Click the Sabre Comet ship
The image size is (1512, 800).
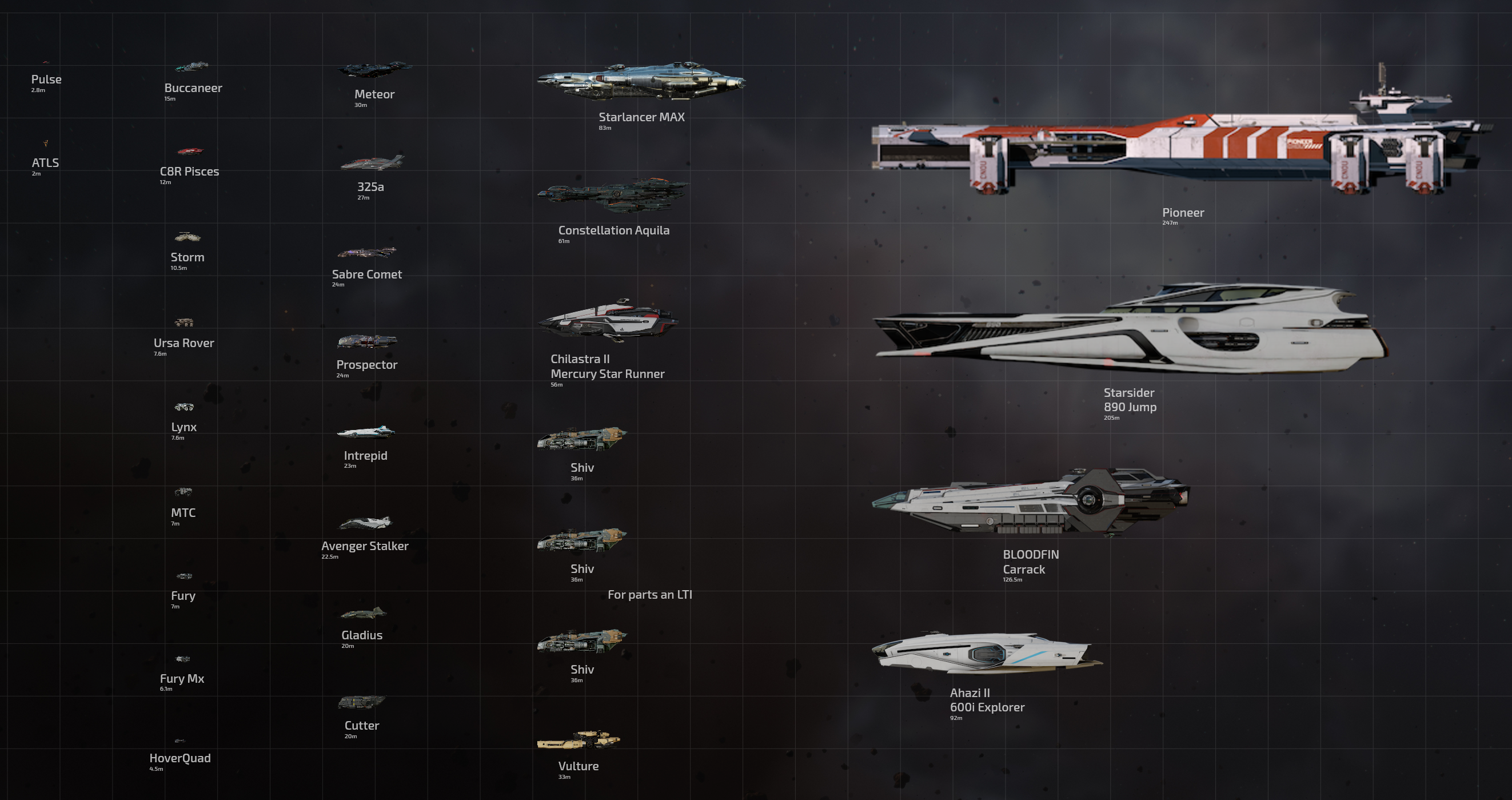point(367,253)
